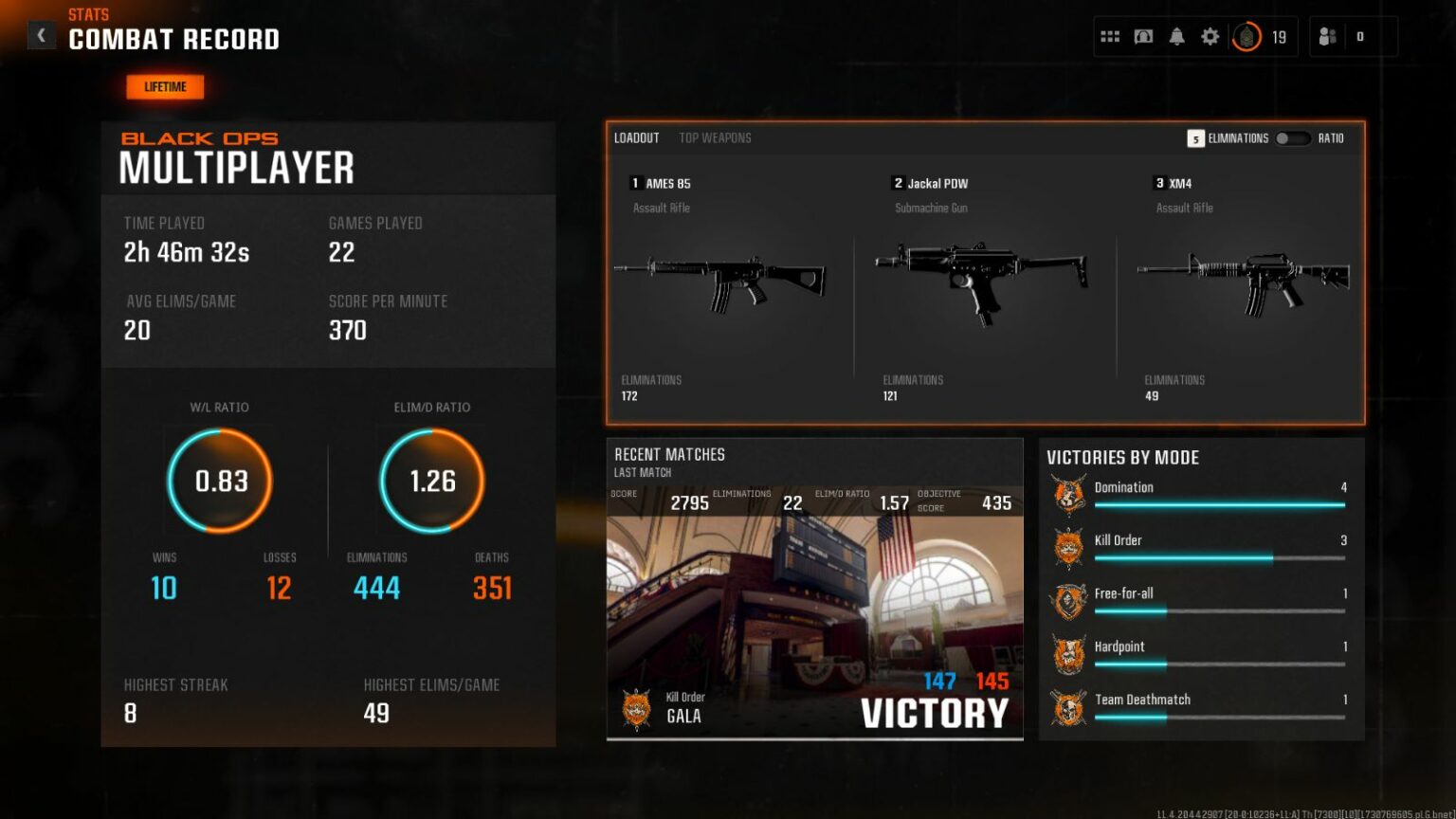
Task: Click the W/L Ratio circular gauge
Action: pyautogui.click(x=220, y=482)
